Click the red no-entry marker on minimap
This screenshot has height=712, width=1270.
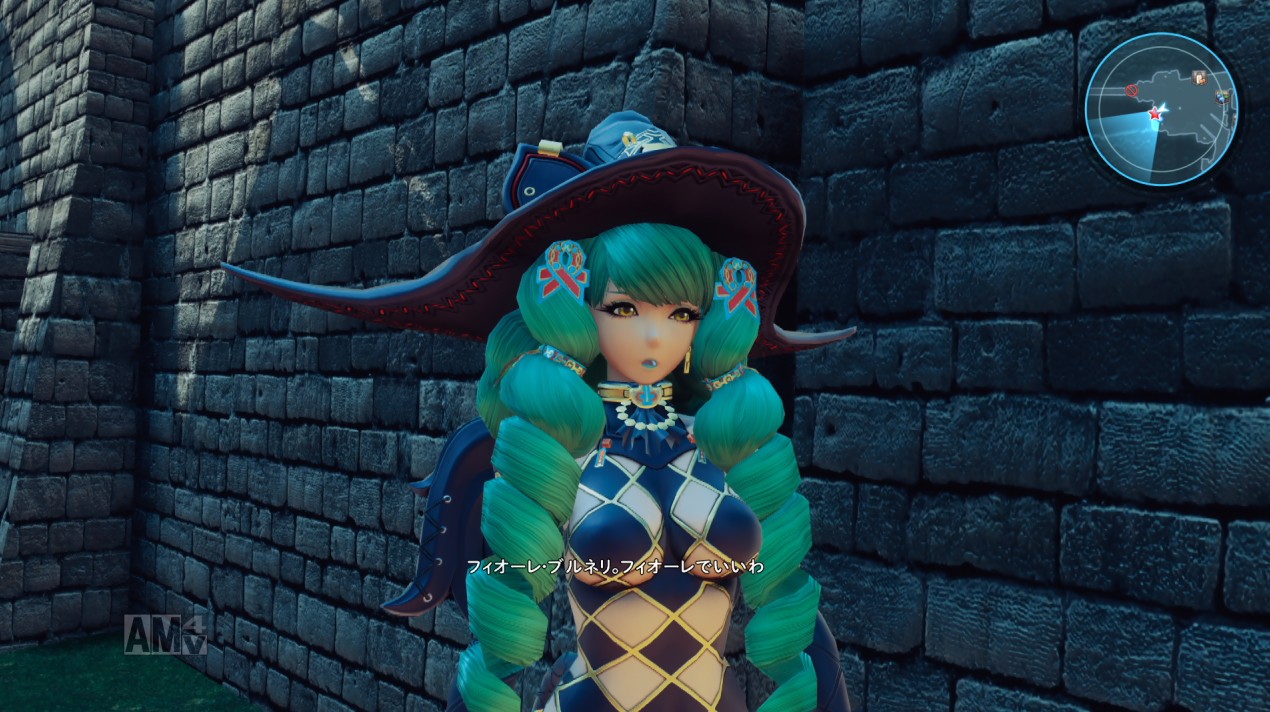pos(1133,91)
